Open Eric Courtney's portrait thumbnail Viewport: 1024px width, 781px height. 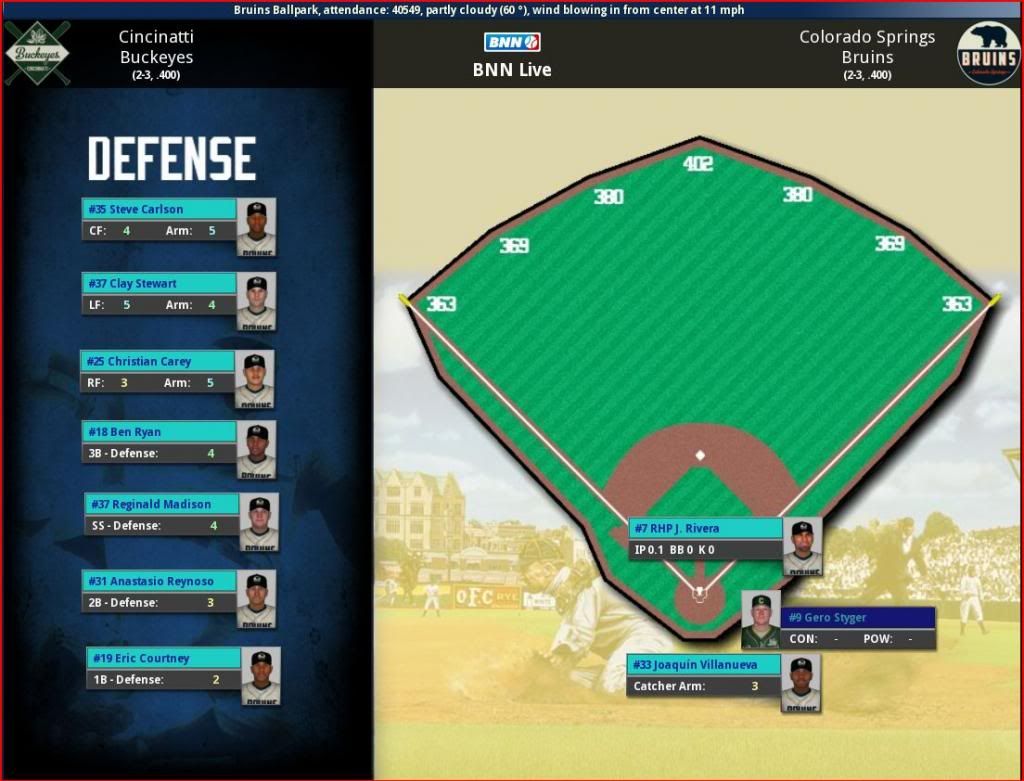(x=260, y=675)
